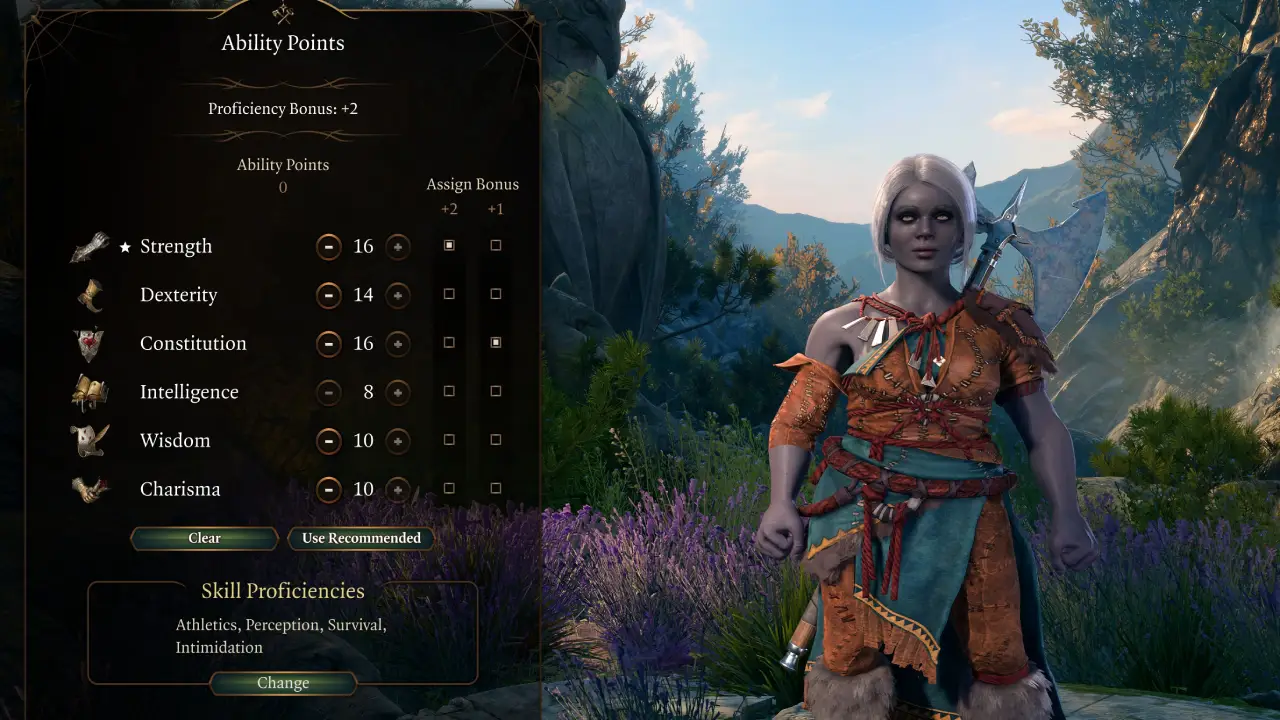Click the Wisdom owl icon
This screenshot has height=720, width=1280.
[x=88, y=440]
